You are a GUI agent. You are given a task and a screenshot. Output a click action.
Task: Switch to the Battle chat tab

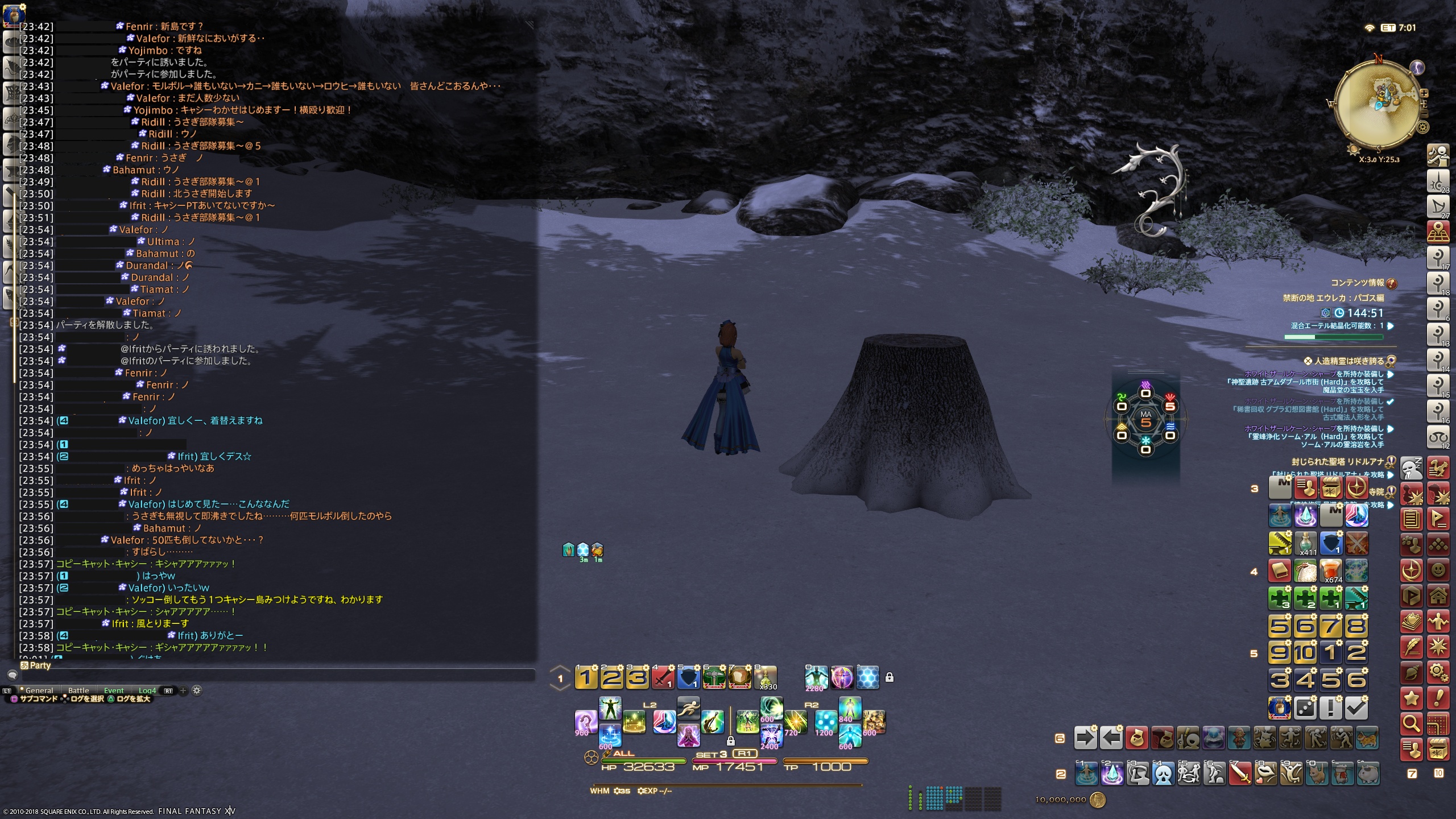click(x=78, y=690)
